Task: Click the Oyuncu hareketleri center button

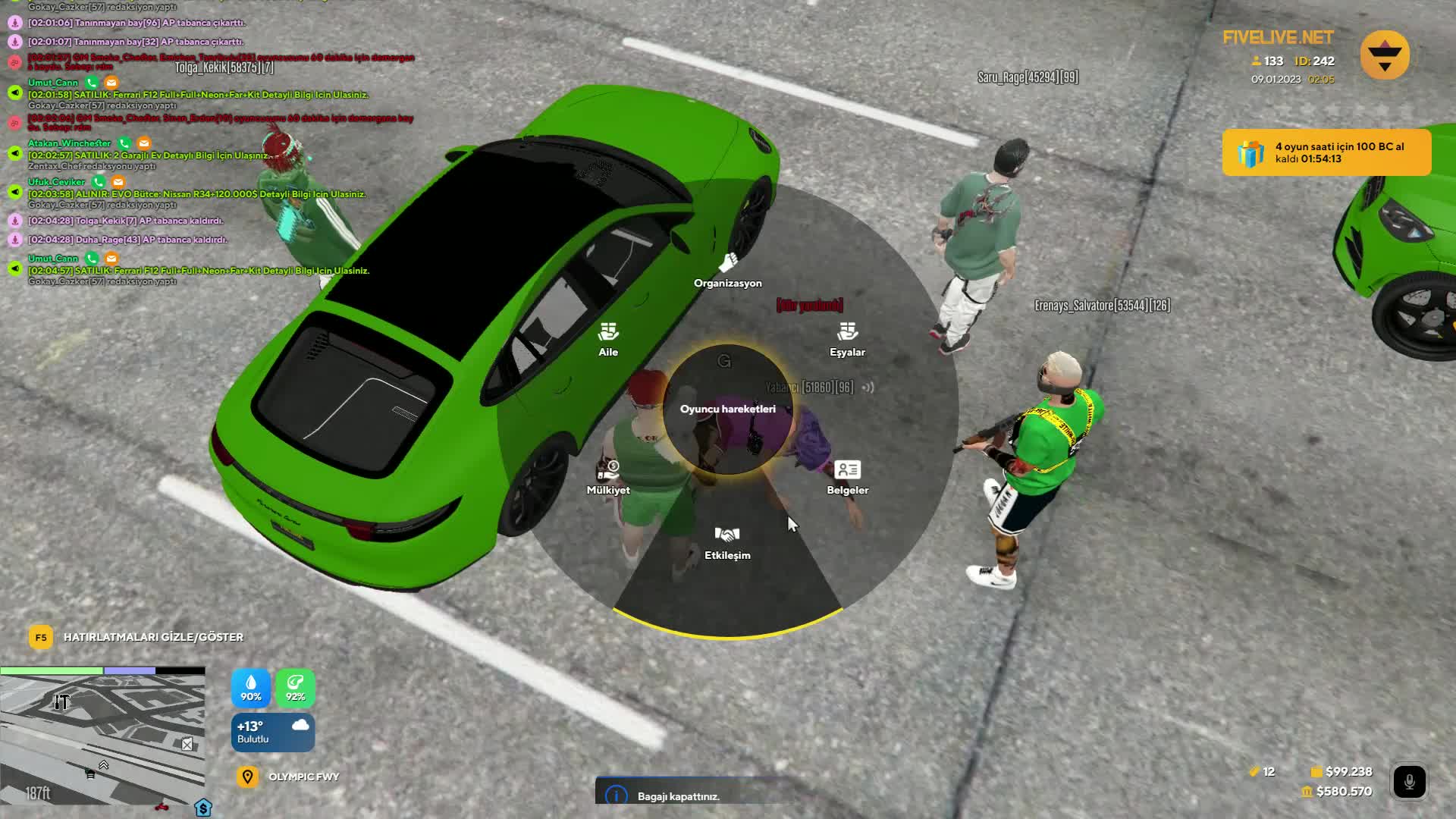Action: tap(727, 409)
